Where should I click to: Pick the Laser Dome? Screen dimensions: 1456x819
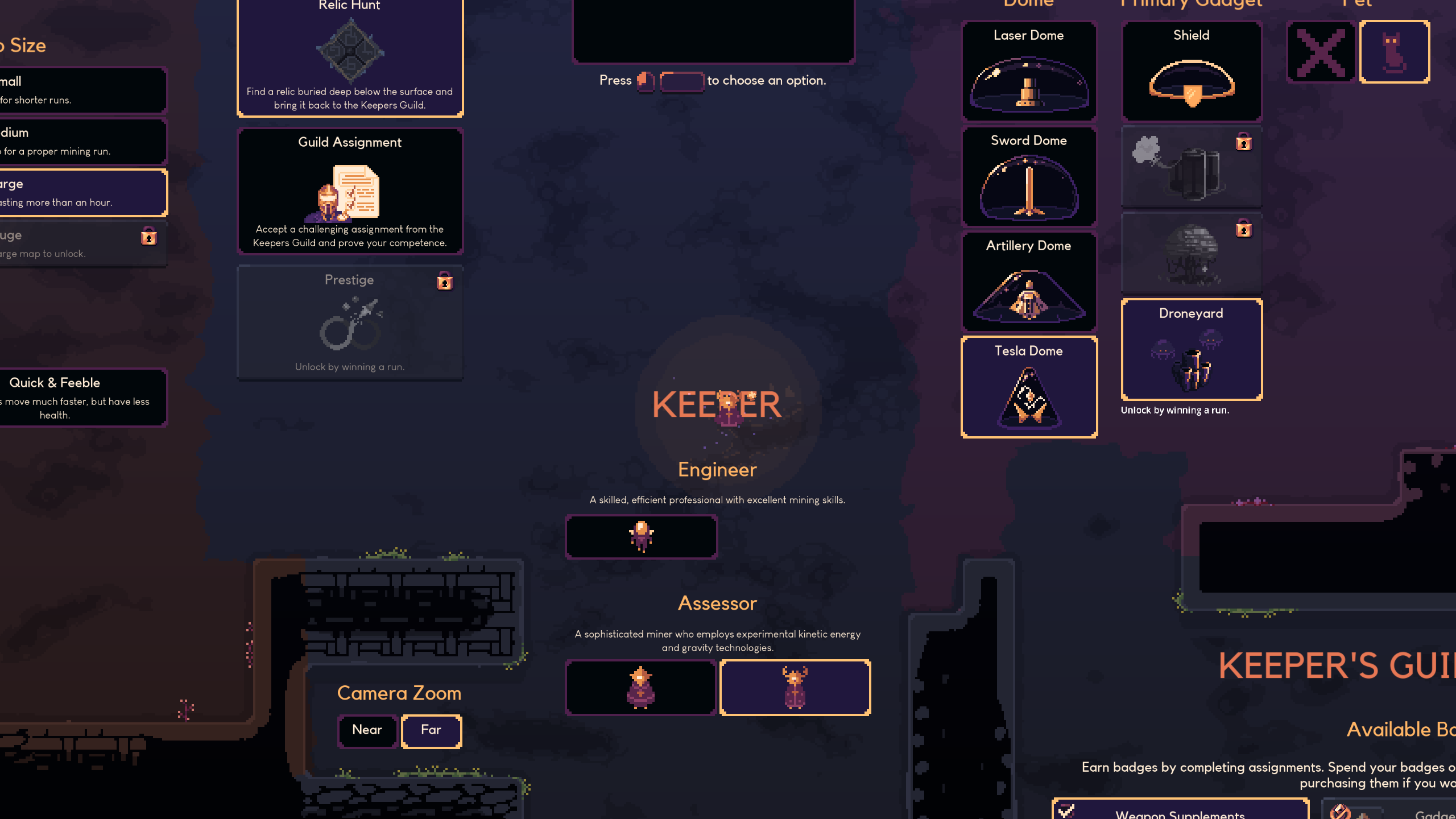pos(1029,71)
